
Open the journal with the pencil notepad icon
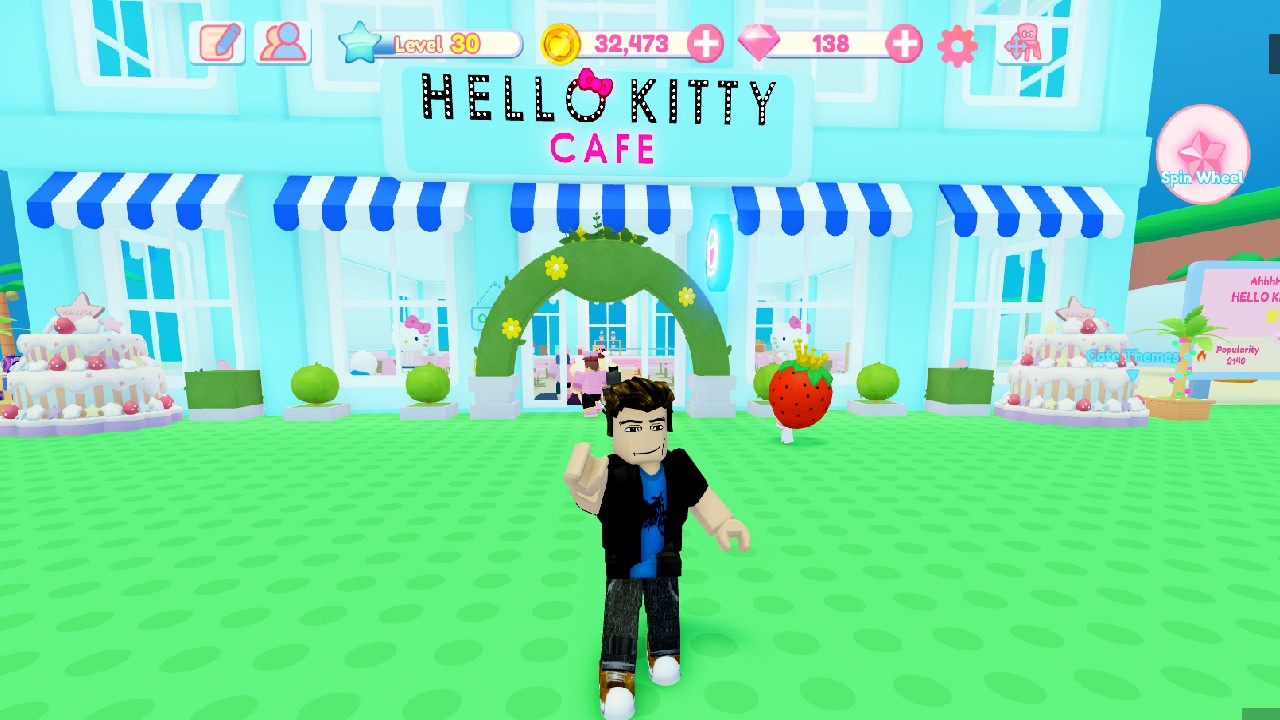(216, 42)
